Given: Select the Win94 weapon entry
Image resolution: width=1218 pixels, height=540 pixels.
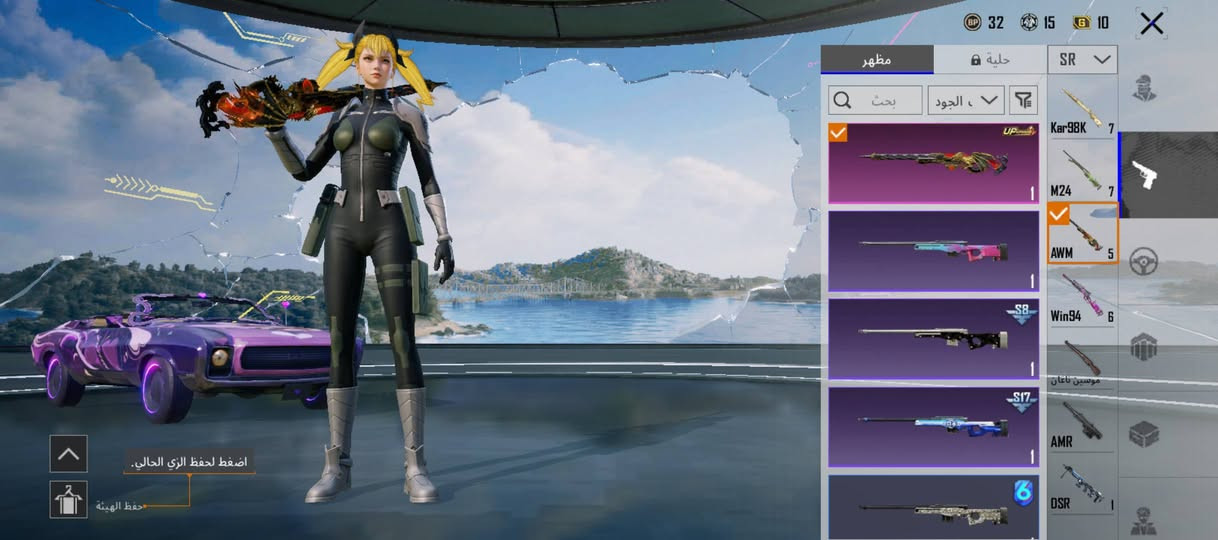Looking at the screenshot, I should point(1083,296).
